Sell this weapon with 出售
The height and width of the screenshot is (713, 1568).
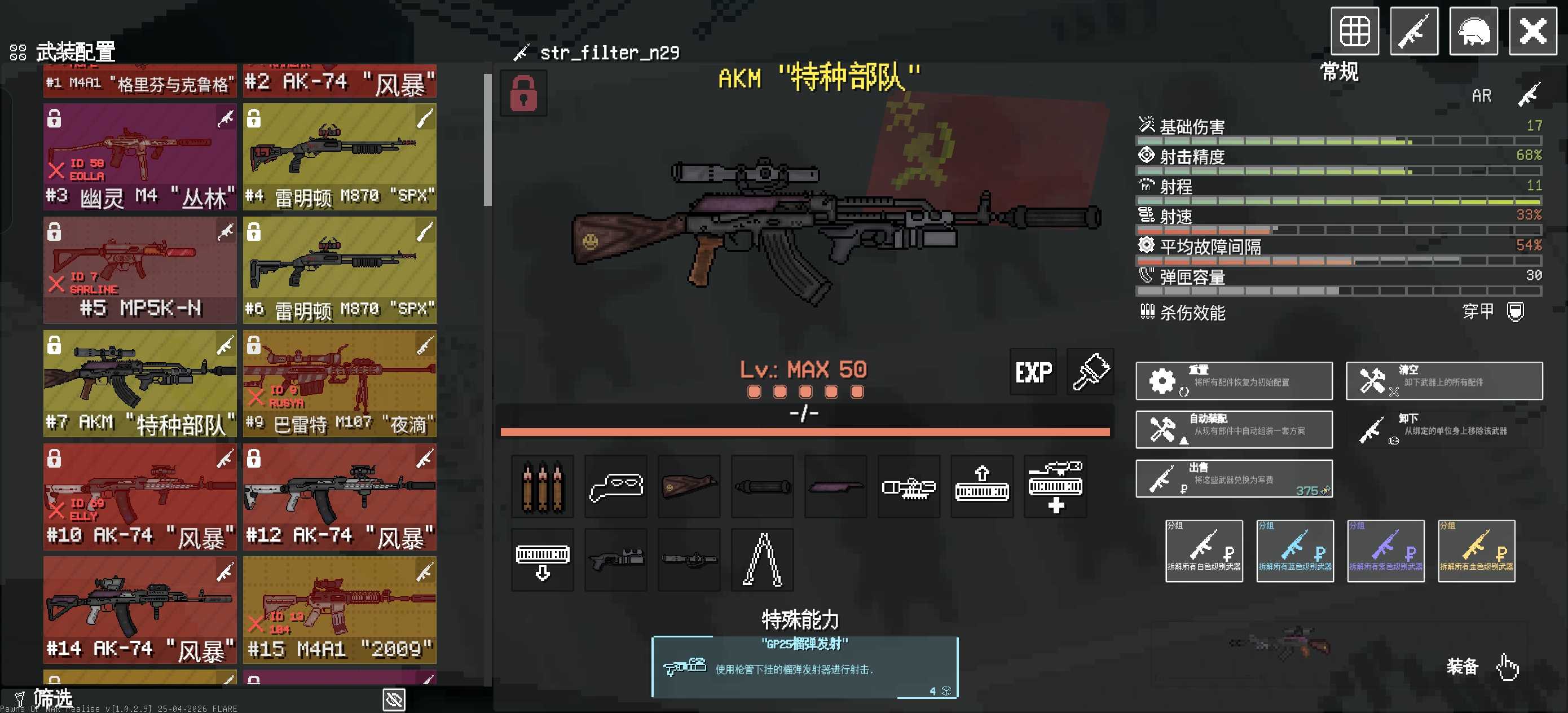1233,479
